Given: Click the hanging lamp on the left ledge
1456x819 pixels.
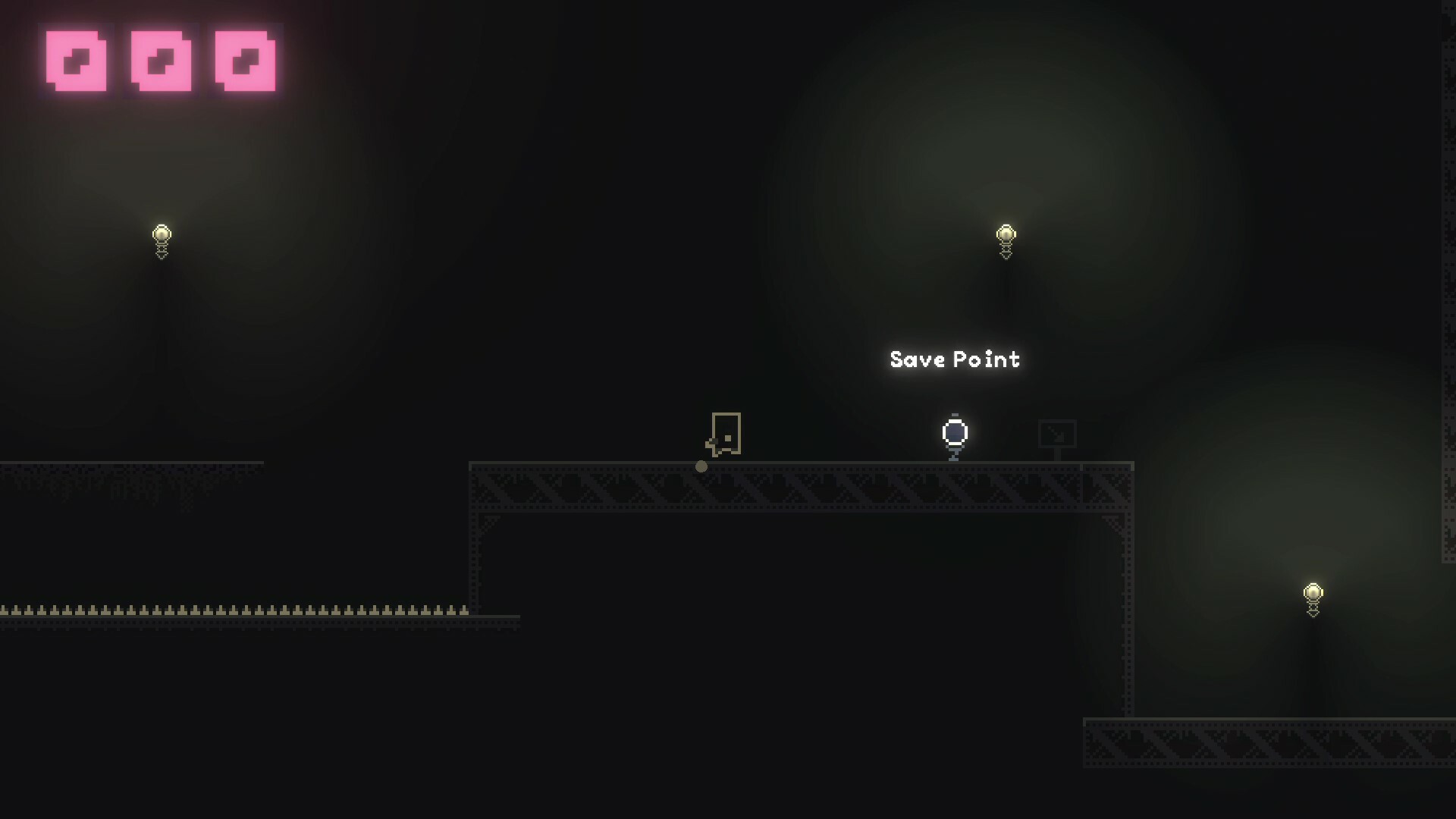Looking at the screenshot, I should click(x=162, y=235).
